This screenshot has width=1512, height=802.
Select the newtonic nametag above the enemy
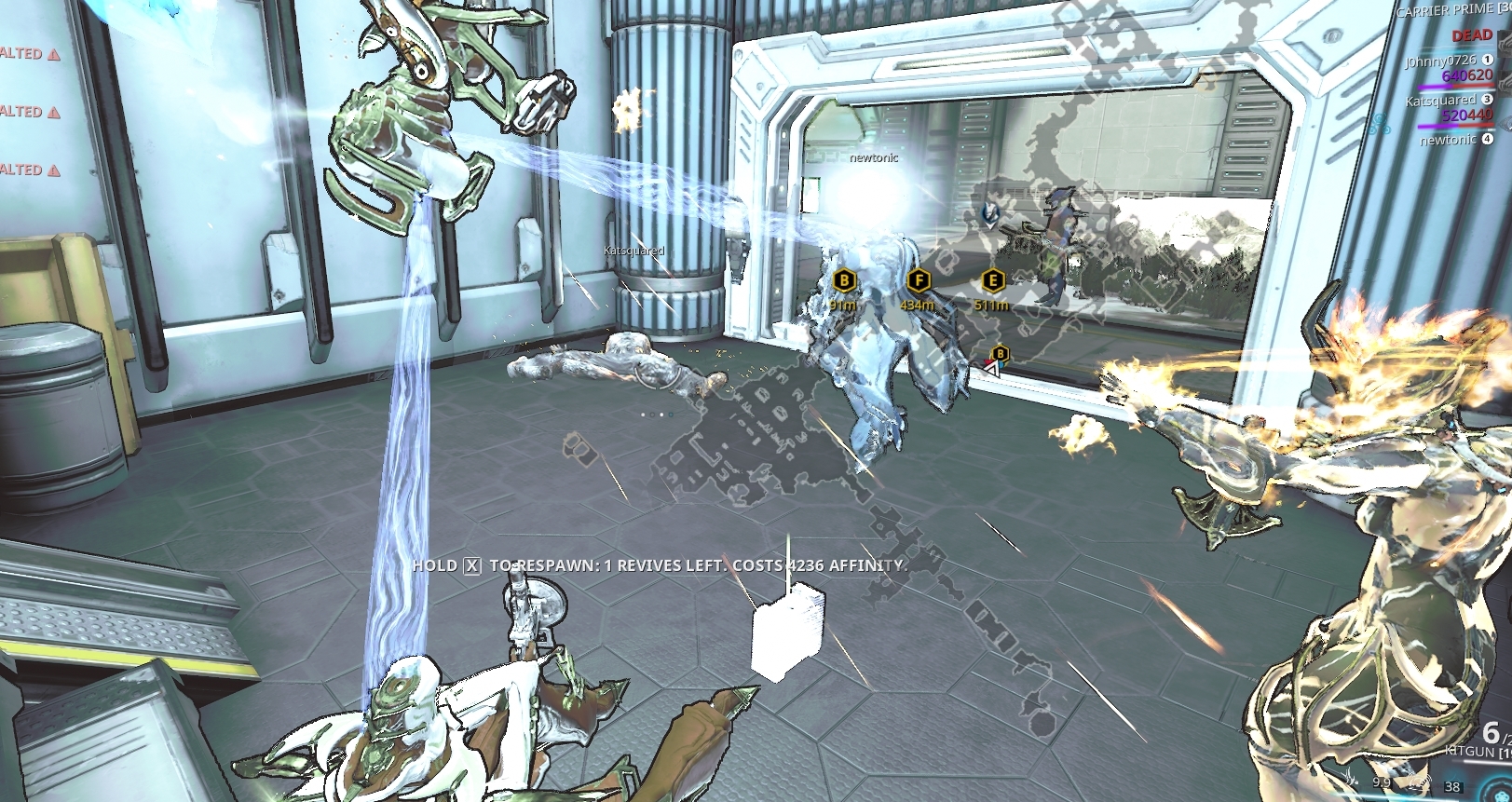tap(872, 159)
